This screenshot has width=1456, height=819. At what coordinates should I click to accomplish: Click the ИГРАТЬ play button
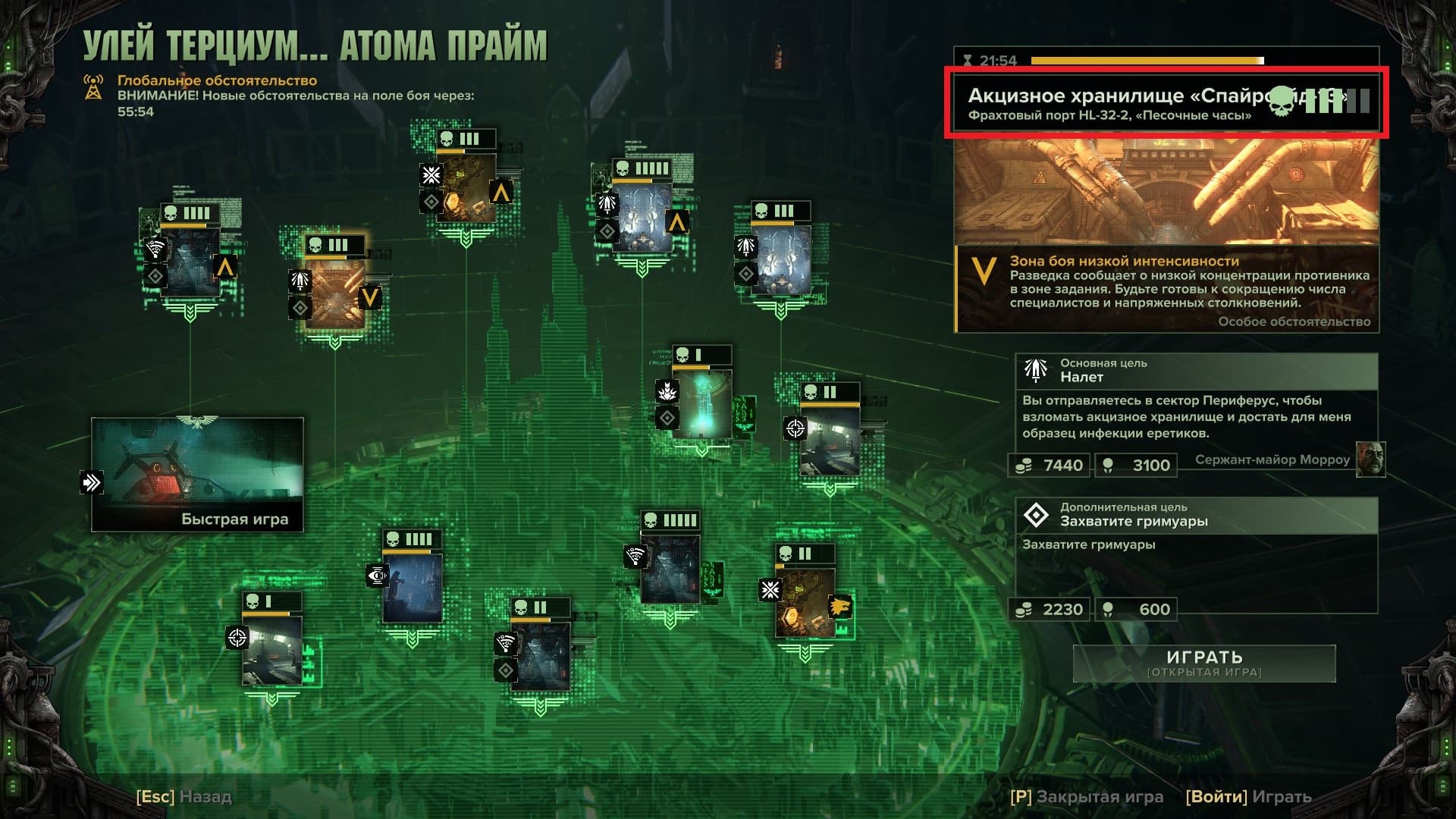(x=1204, y=663)
